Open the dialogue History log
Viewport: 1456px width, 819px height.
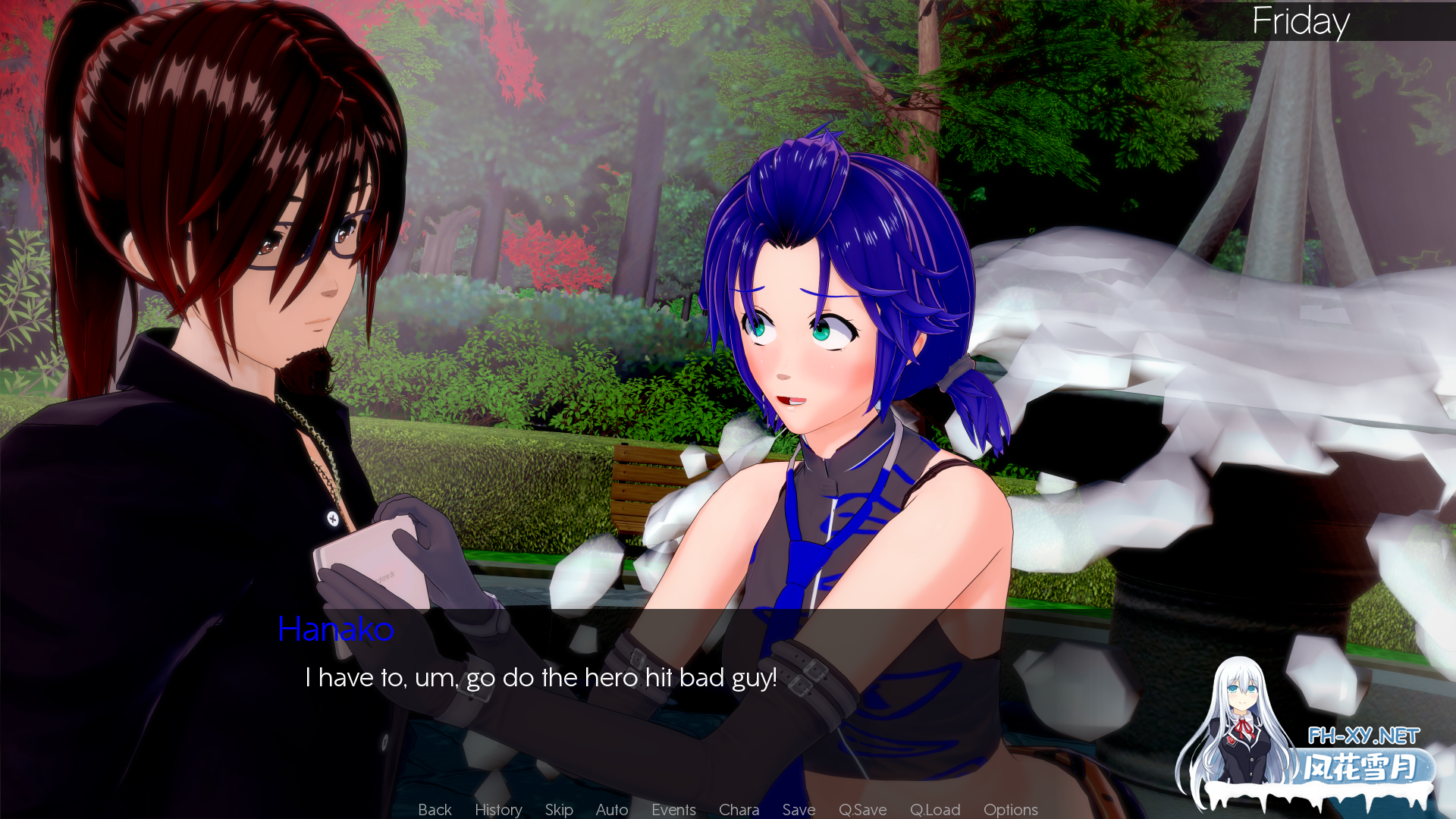(x=497, y=809)
